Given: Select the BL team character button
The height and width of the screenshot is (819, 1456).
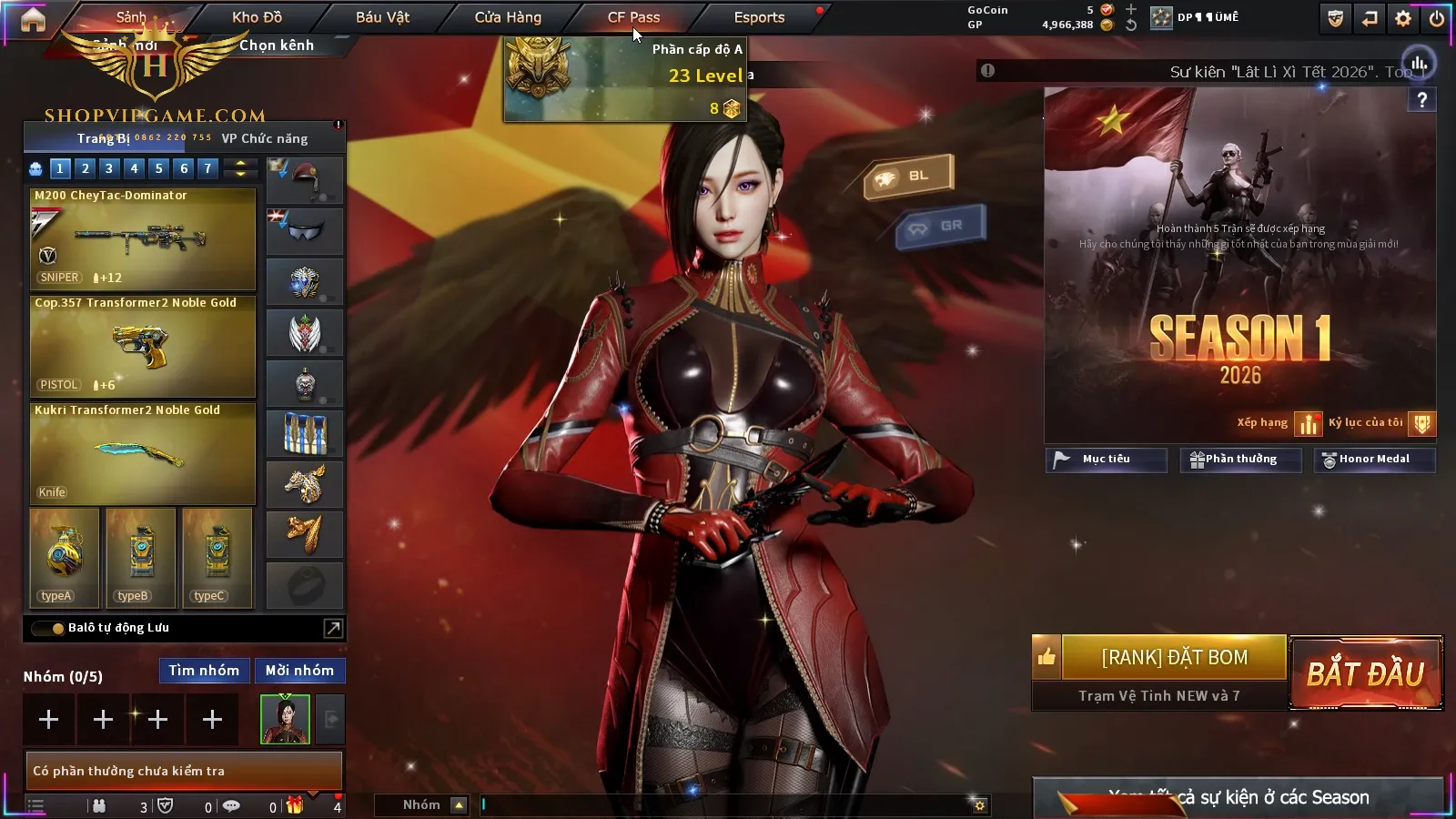Looking at the screenshot, I should 908,176.
